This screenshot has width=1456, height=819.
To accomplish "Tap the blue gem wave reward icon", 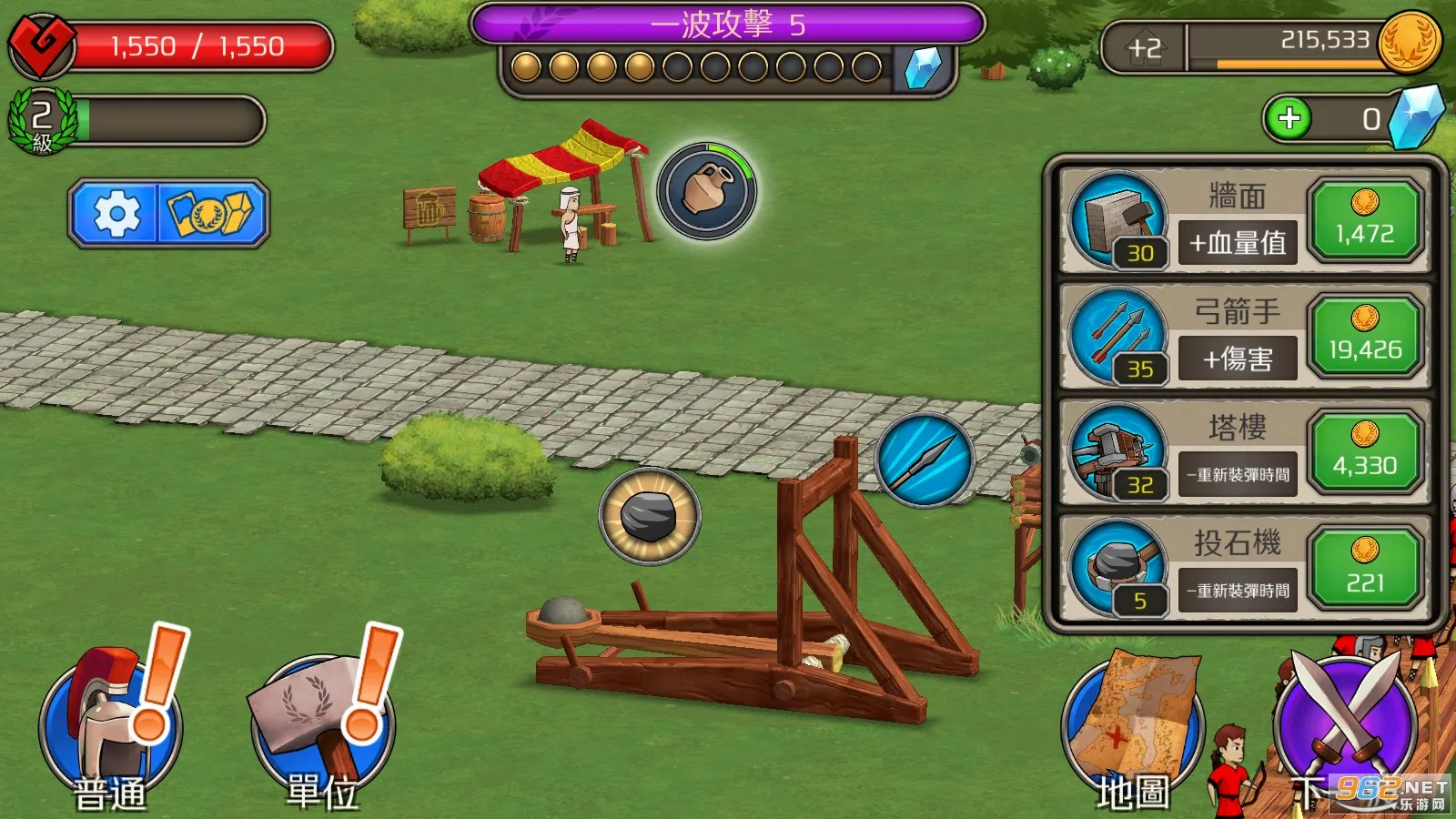I will click(924, 68).
